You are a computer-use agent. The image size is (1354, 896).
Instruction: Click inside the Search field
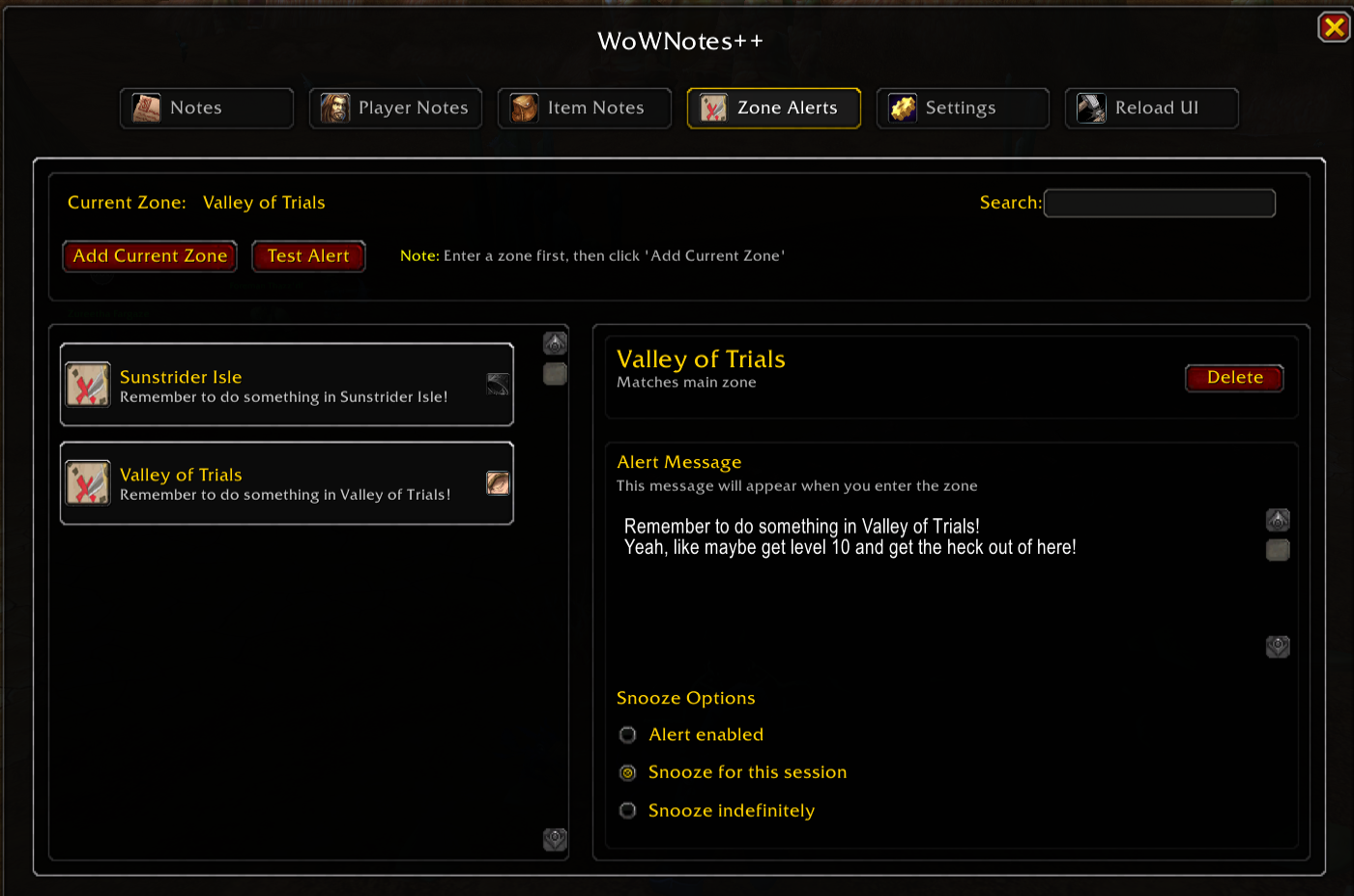coord(1159,203)
